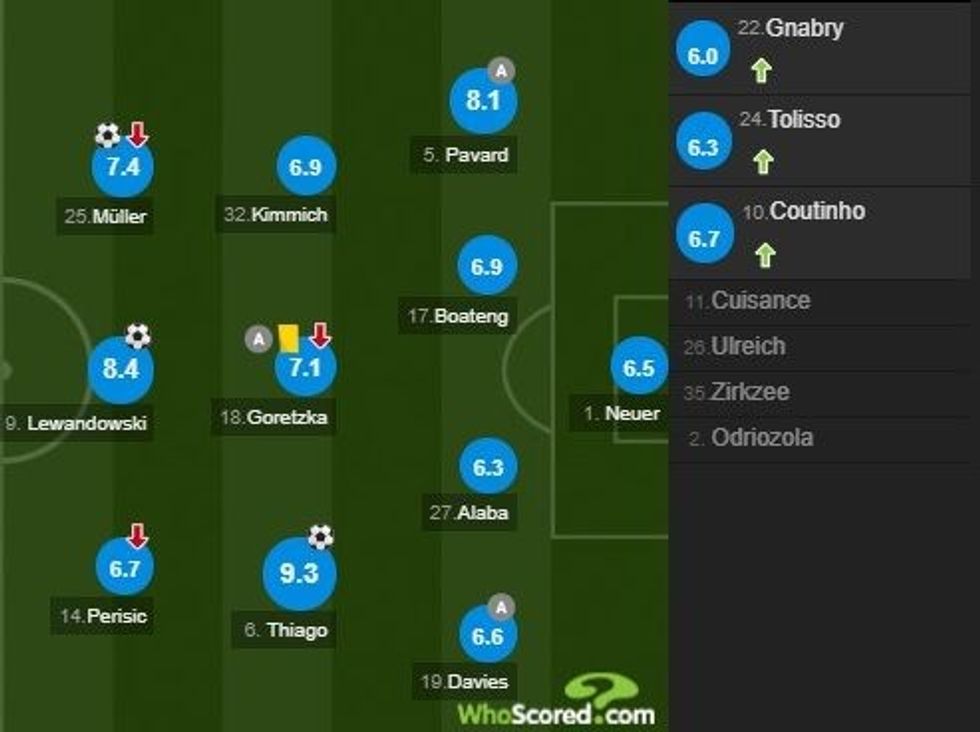Choose Pavard's 8.1 rating bubble
The height and width of the screenshot is (732, 980).
coord(482,101)
